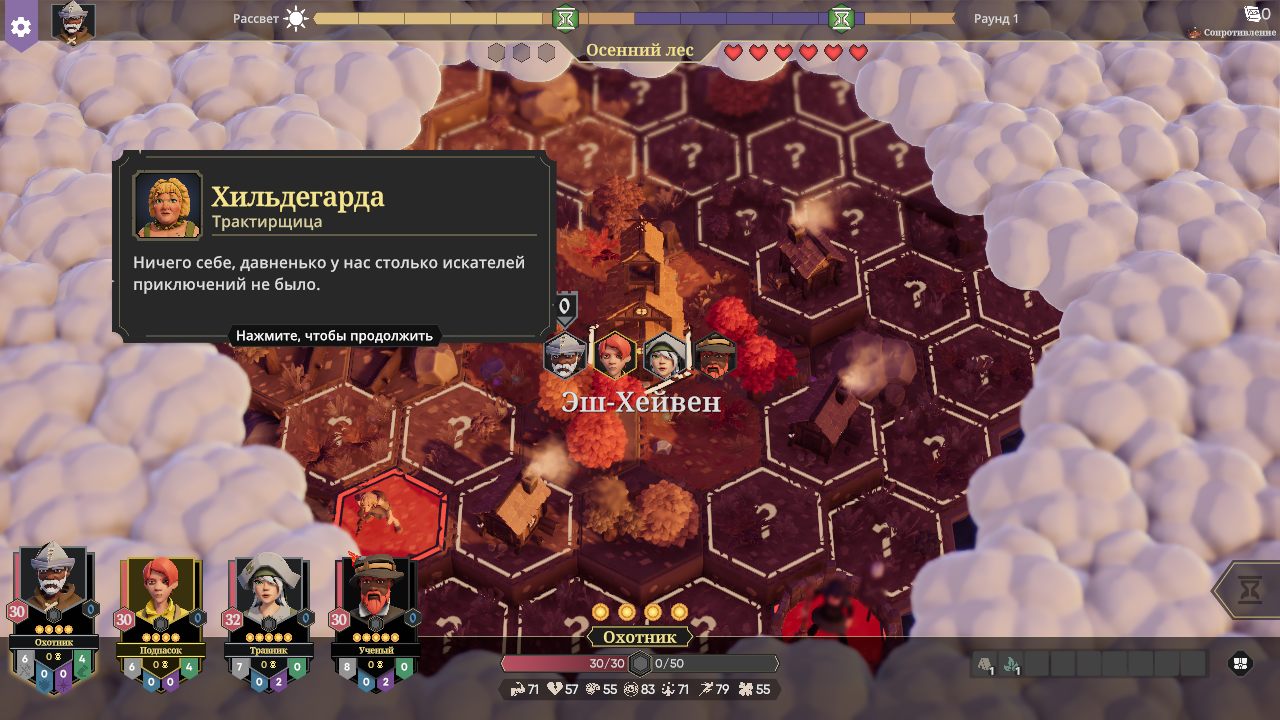
Task: Select the green herb inventory item
Action: 1010,664
